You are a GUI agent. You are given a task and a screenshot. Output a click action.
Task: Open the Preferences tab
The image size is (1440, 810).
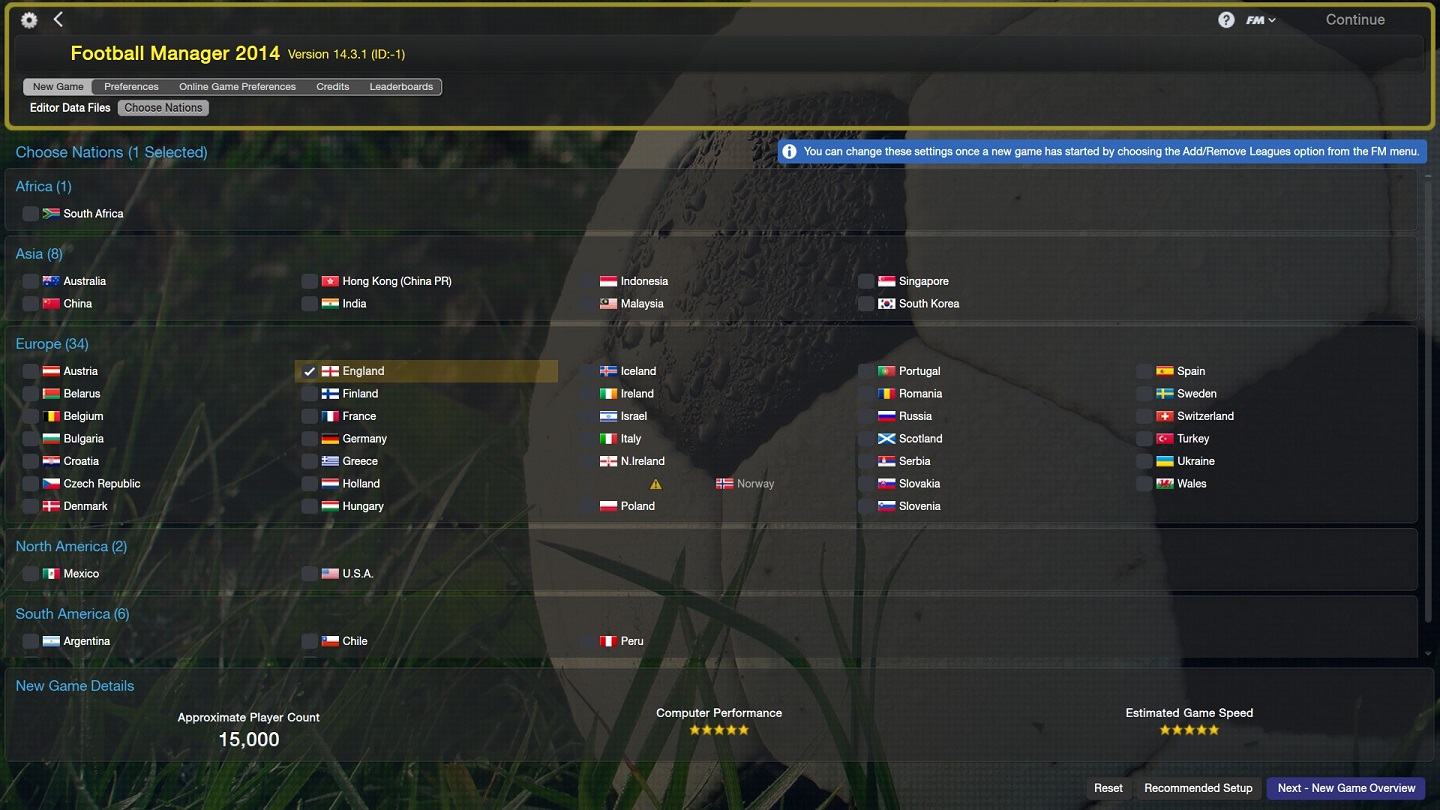point(131,87)
